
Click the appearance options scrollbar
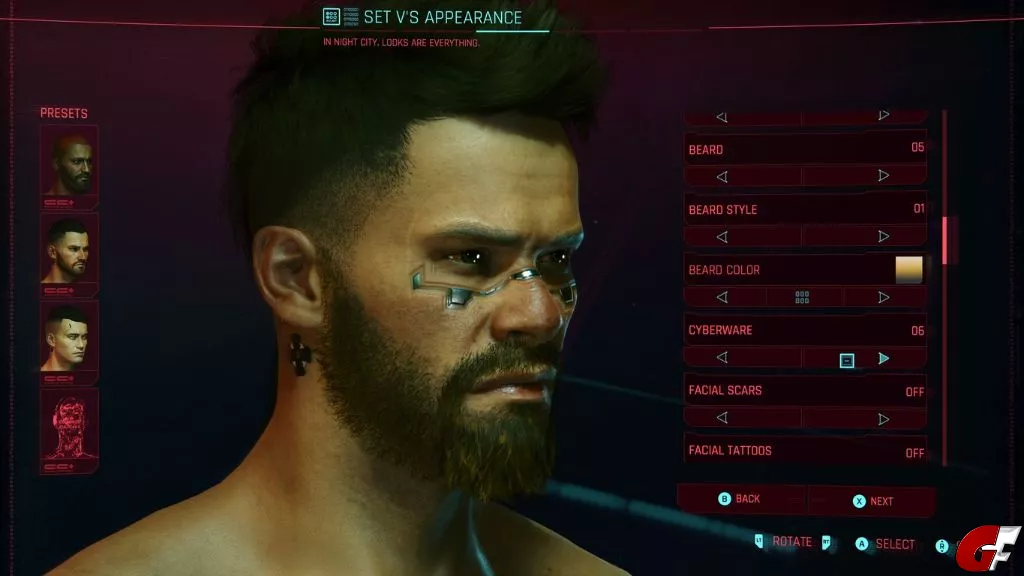[944, 238]
